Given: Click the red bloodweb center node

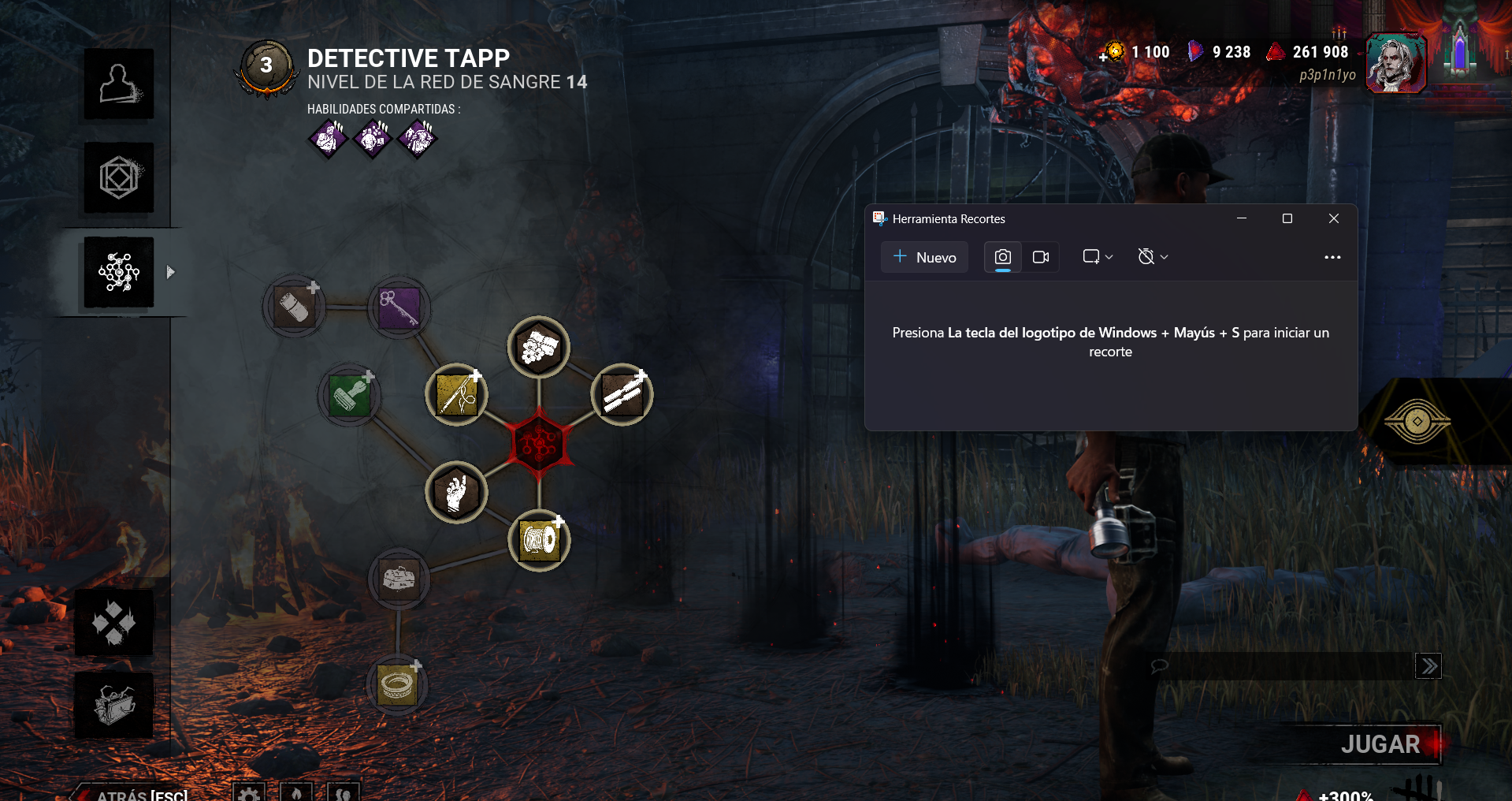Looking at the screenshot, I should [x=539, y=444].
